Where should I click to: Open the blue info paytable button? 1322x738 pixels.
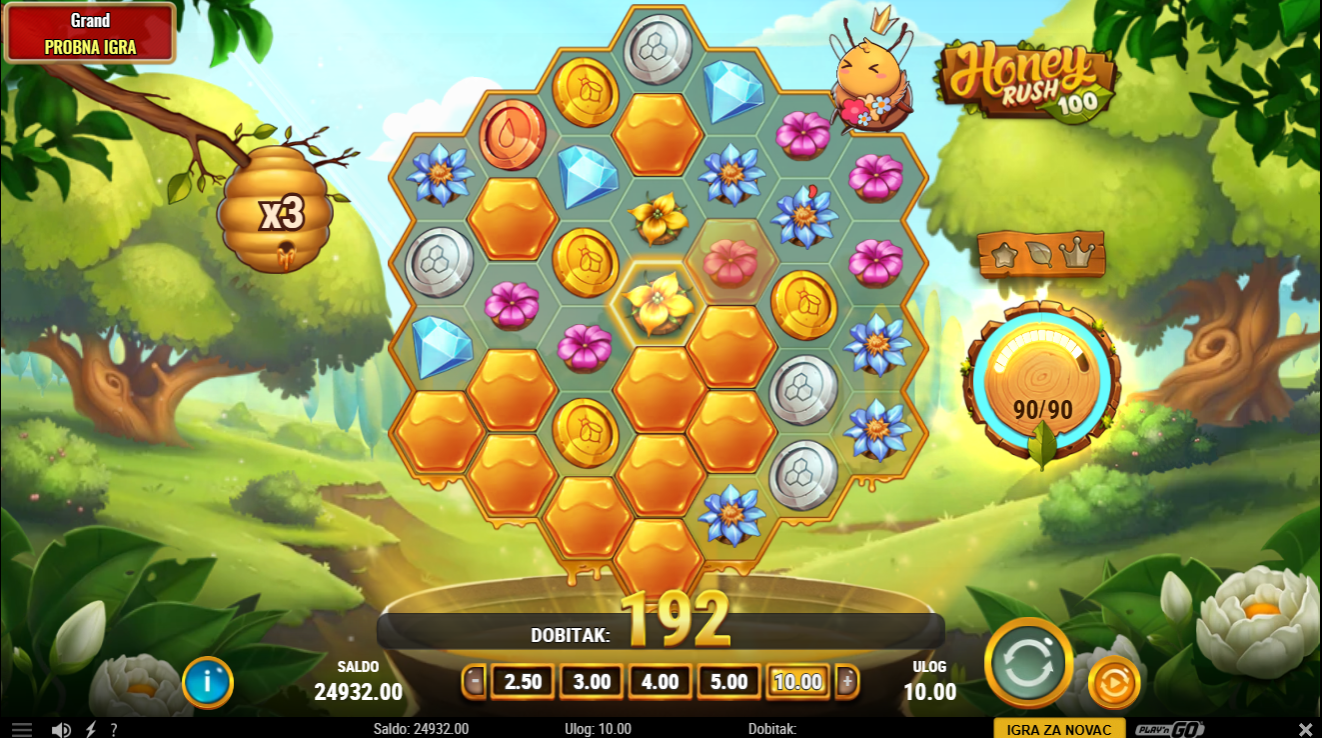pos(208,682)
